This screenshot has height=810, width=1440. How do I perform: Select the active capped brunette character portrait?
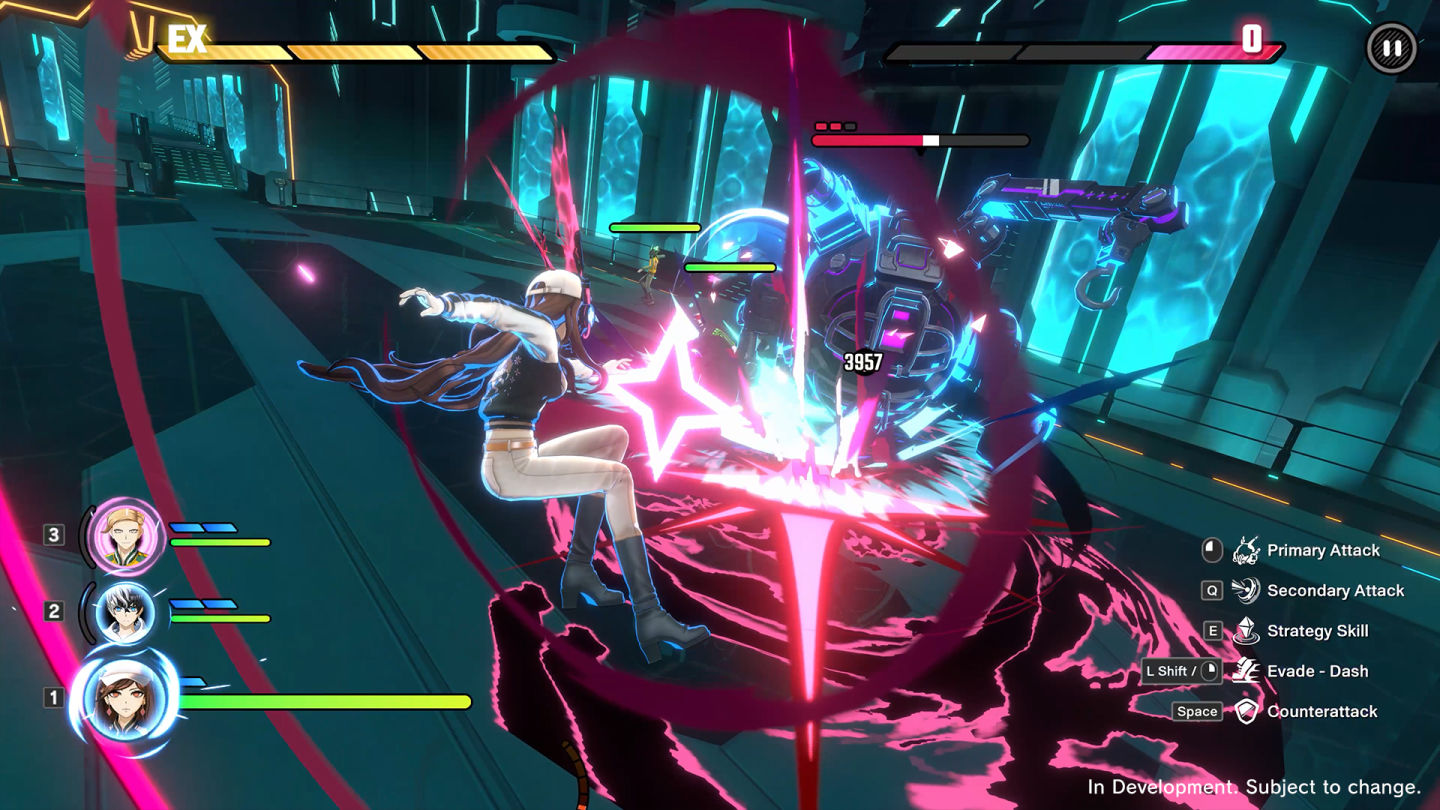tap(125, 698)
